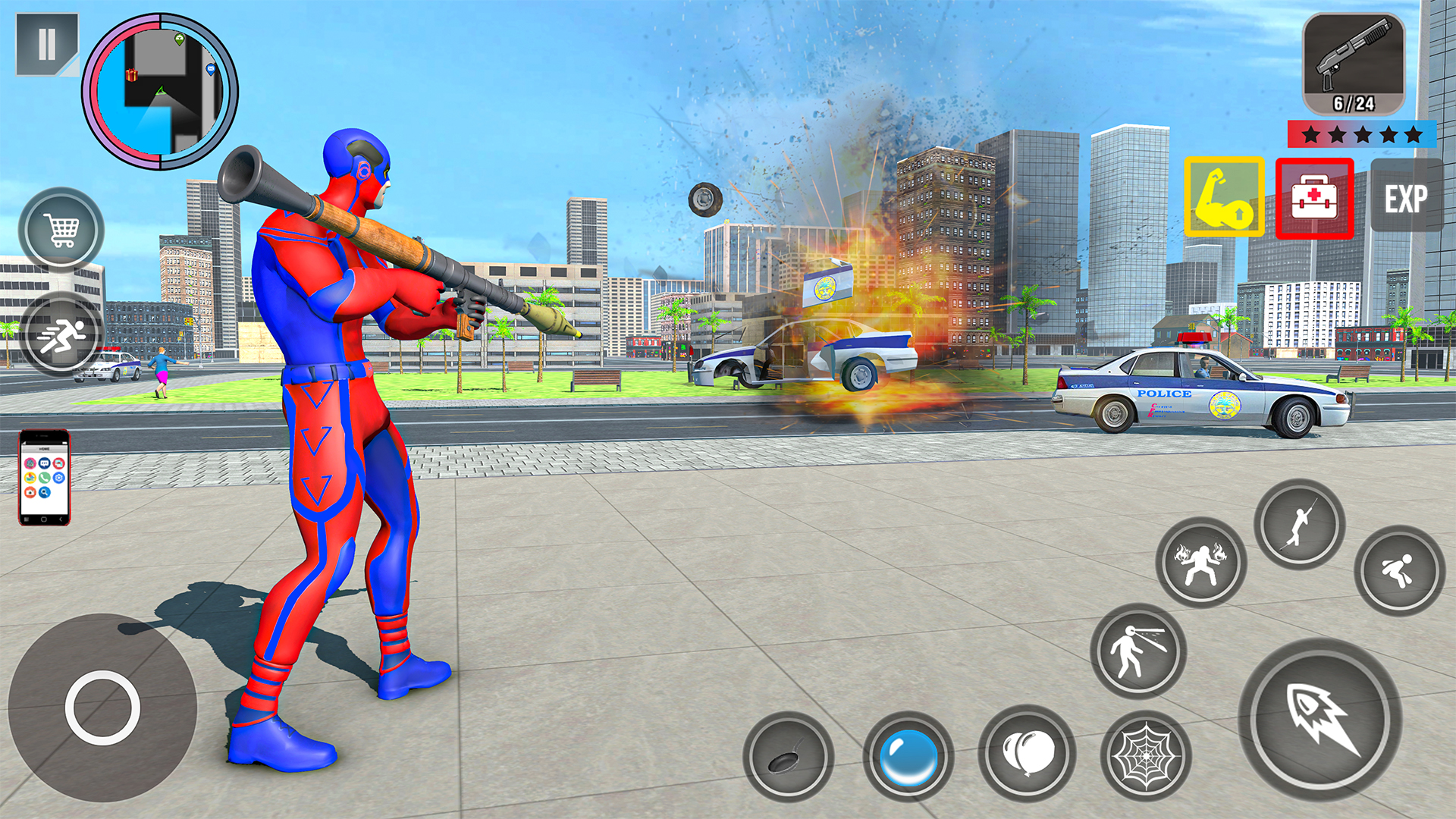Pause the game
The height and width of the screenshot is (819, 1456).
tap(47, 47)
